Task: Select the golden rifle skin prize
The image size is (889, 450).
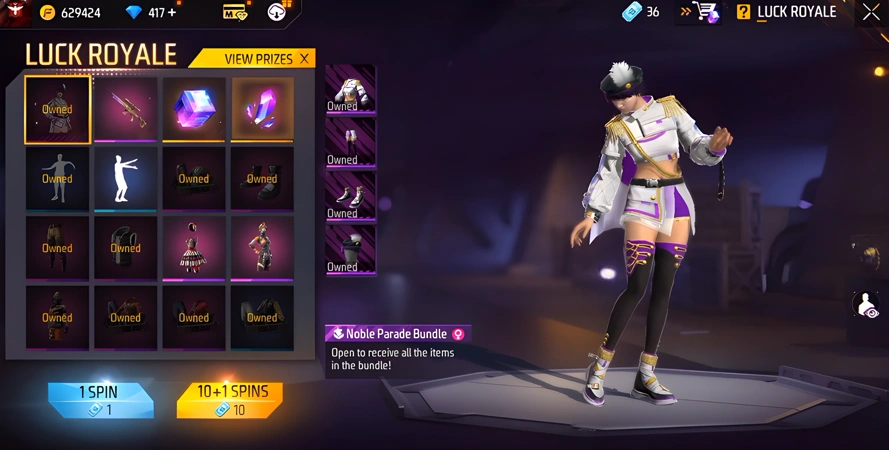Action: pos(125,109)
